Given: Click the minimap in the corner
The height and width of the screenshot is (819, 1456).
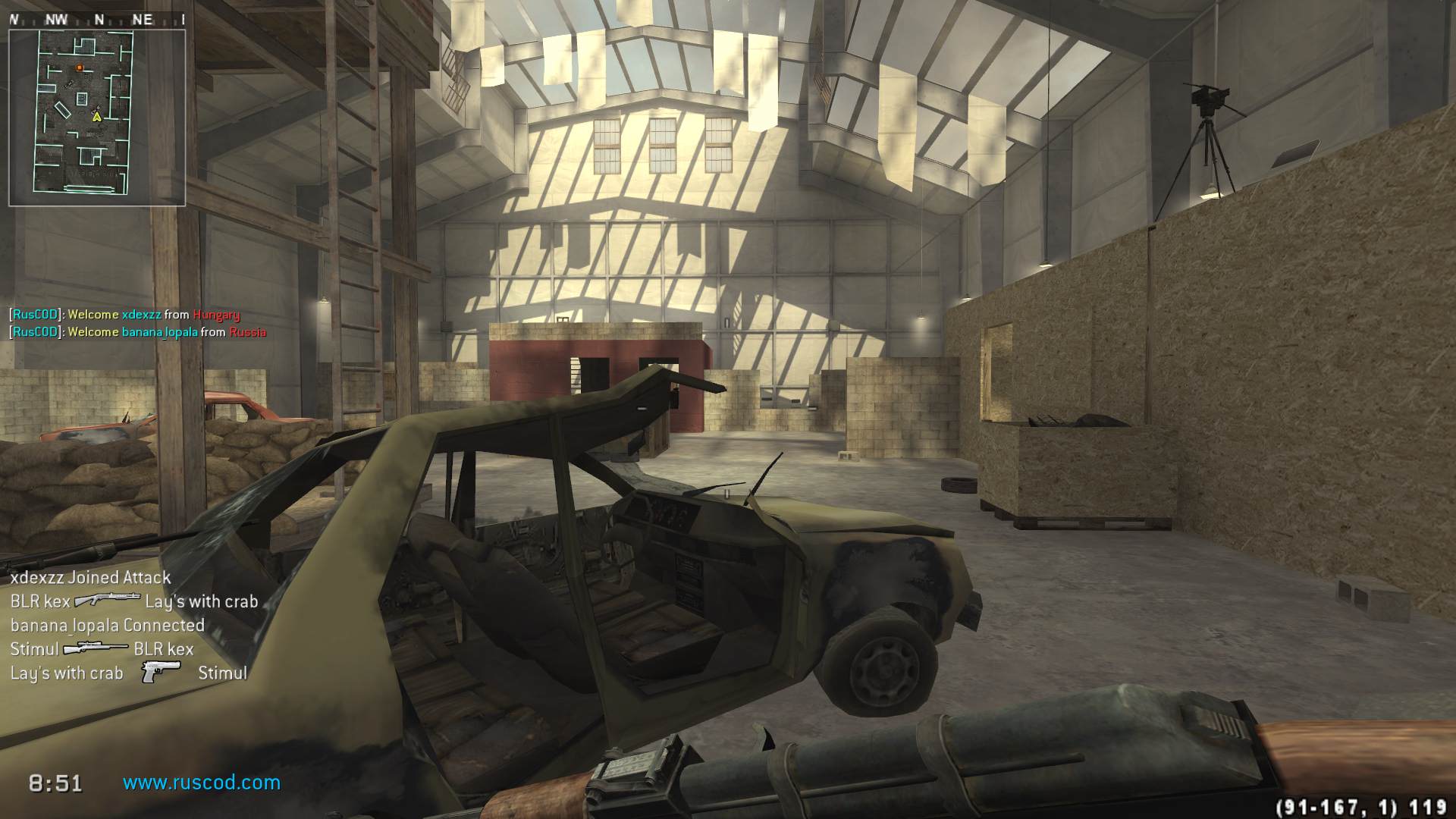Looking at the screenshot, I should (x=96, y=118).
